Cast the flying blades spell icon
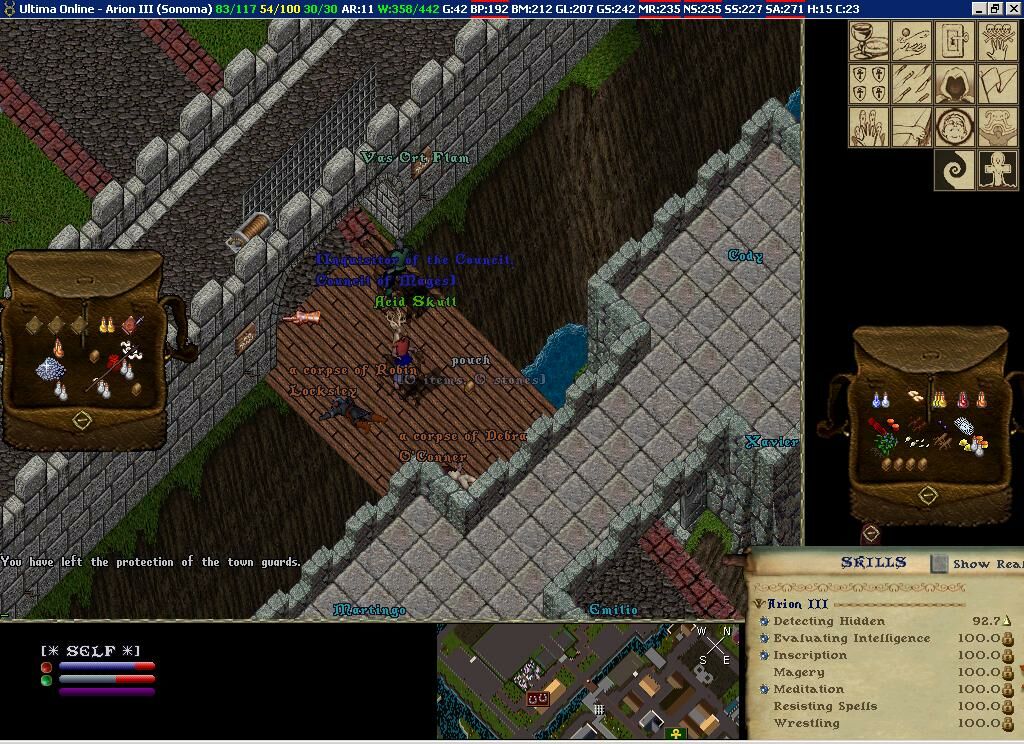1024x744 pixels. (912, 85)
